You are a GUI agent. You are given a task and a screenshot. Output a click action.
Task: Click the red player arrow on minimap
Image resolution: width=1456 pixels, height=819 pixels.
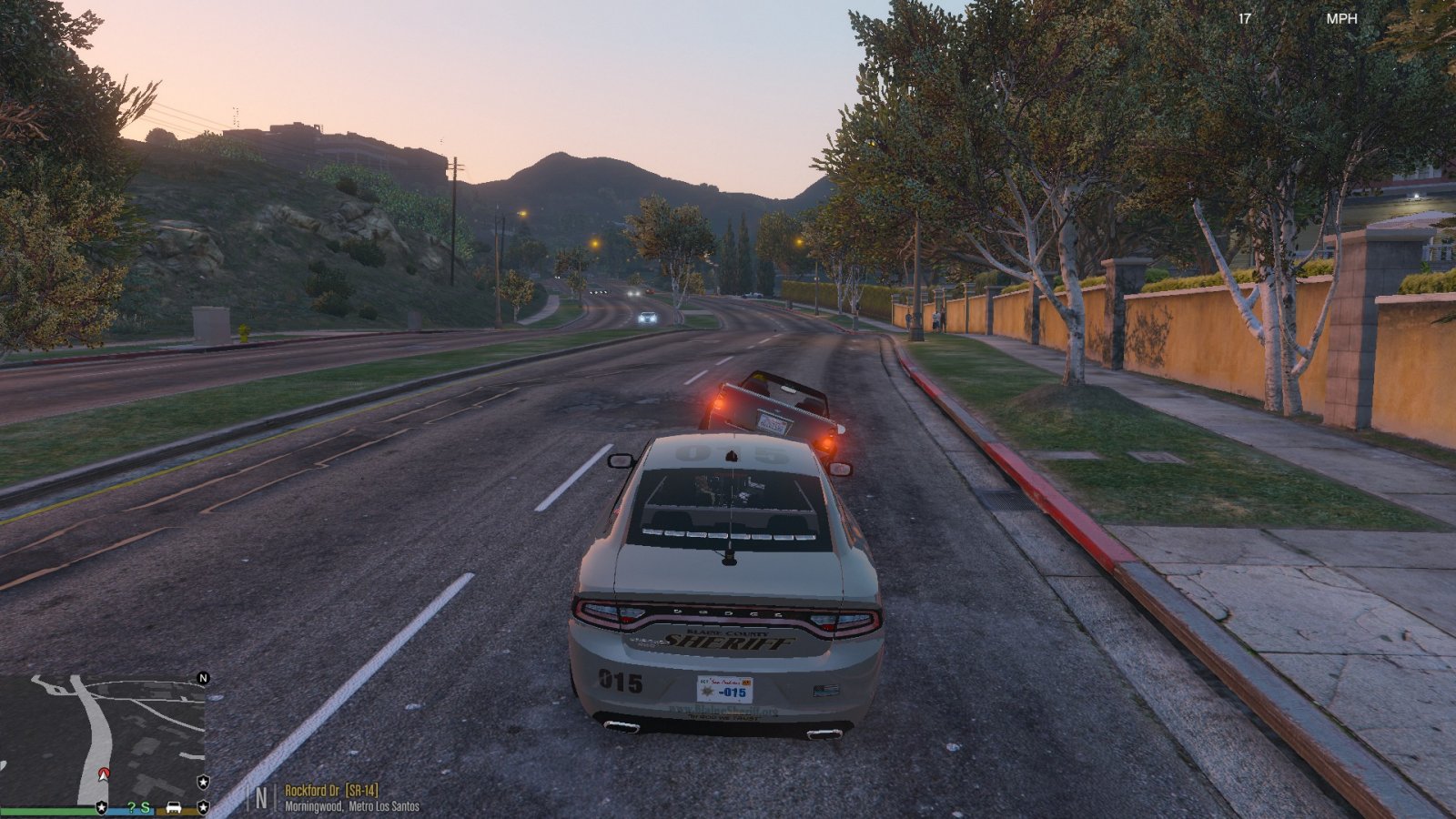point(104,773)
